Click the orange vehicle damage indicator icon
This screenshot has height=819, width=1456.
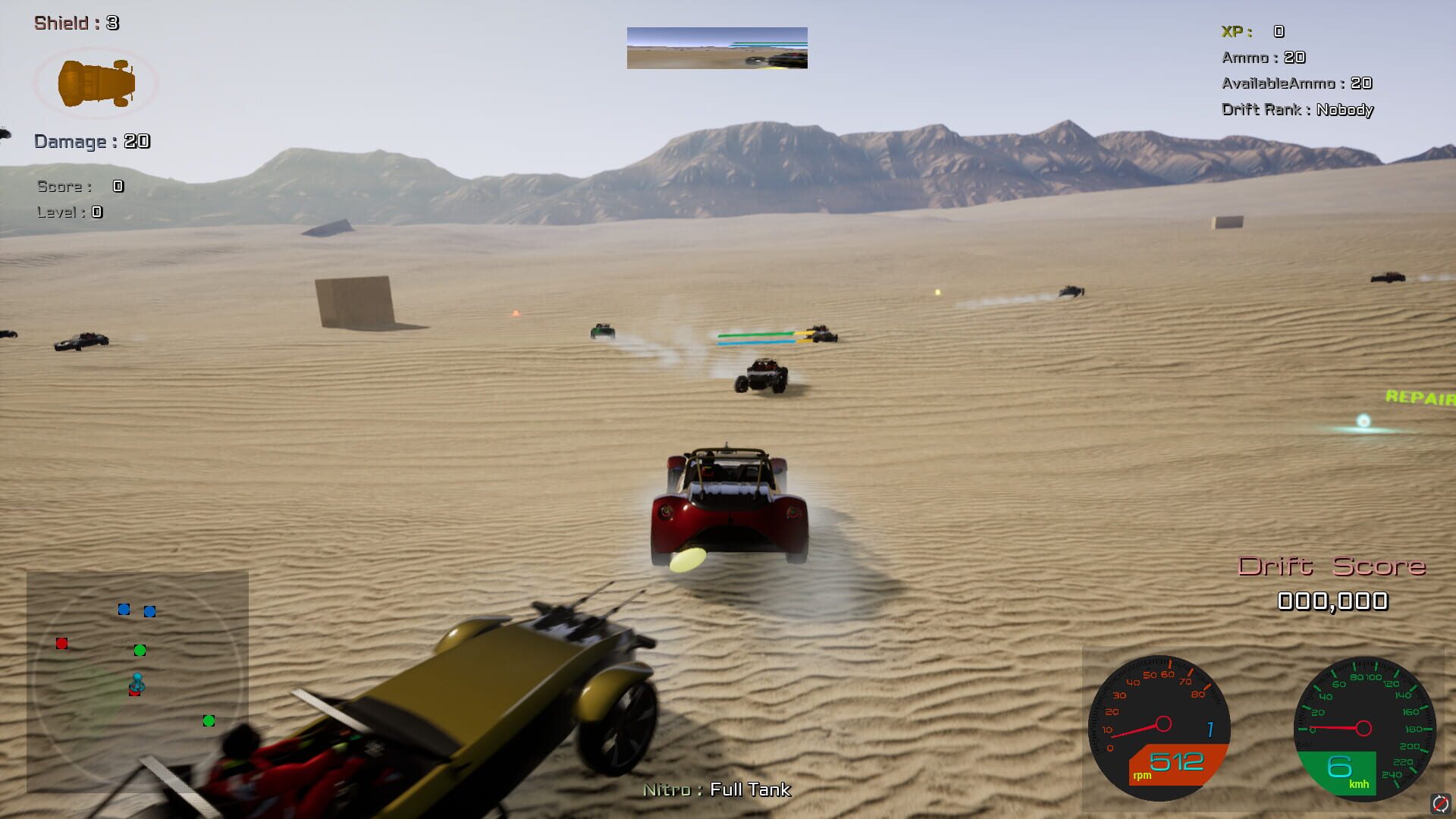[96, 83]
